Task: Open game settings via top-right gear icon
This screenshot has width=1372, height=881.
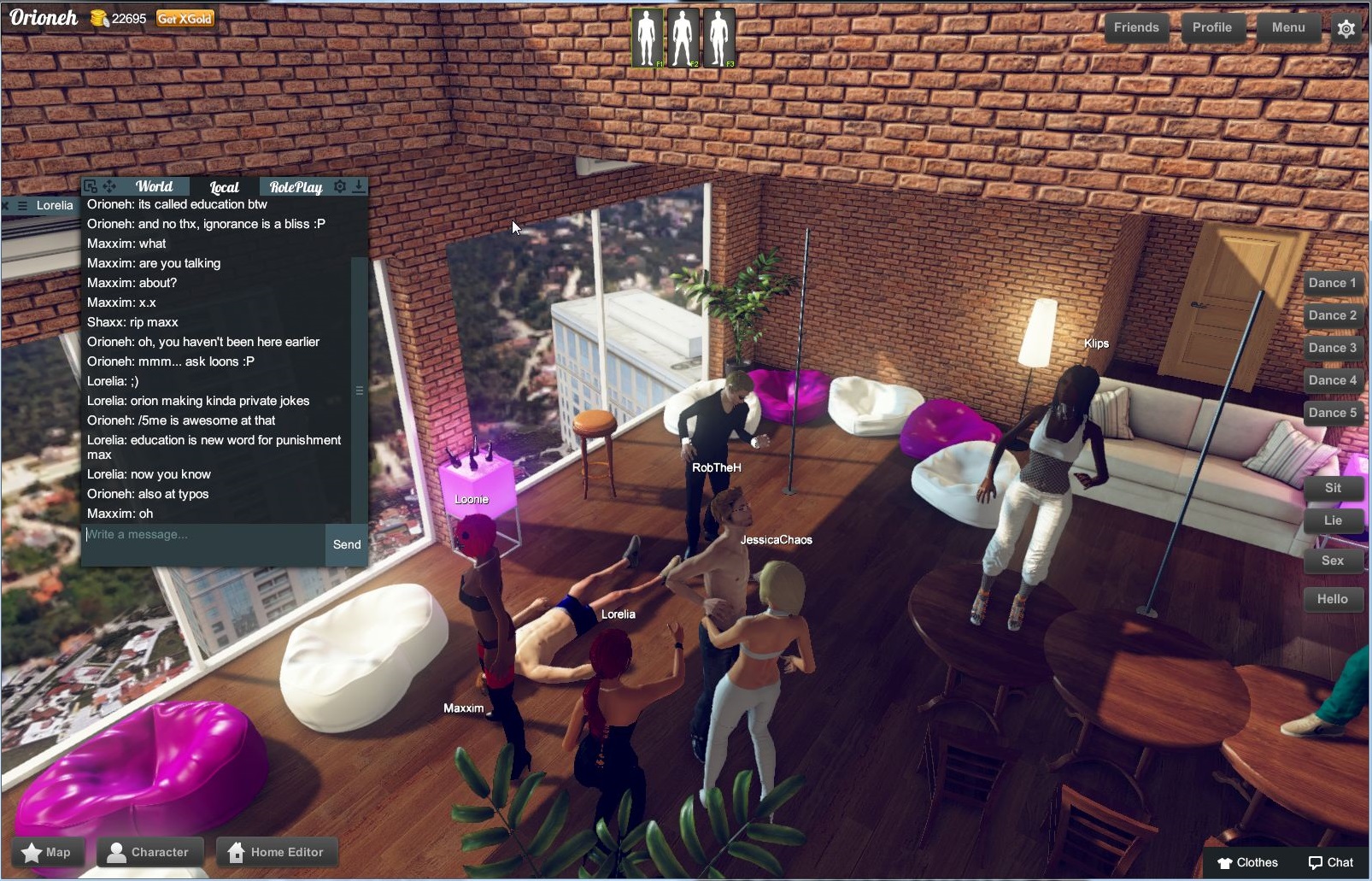Action: click(1347, 28)
